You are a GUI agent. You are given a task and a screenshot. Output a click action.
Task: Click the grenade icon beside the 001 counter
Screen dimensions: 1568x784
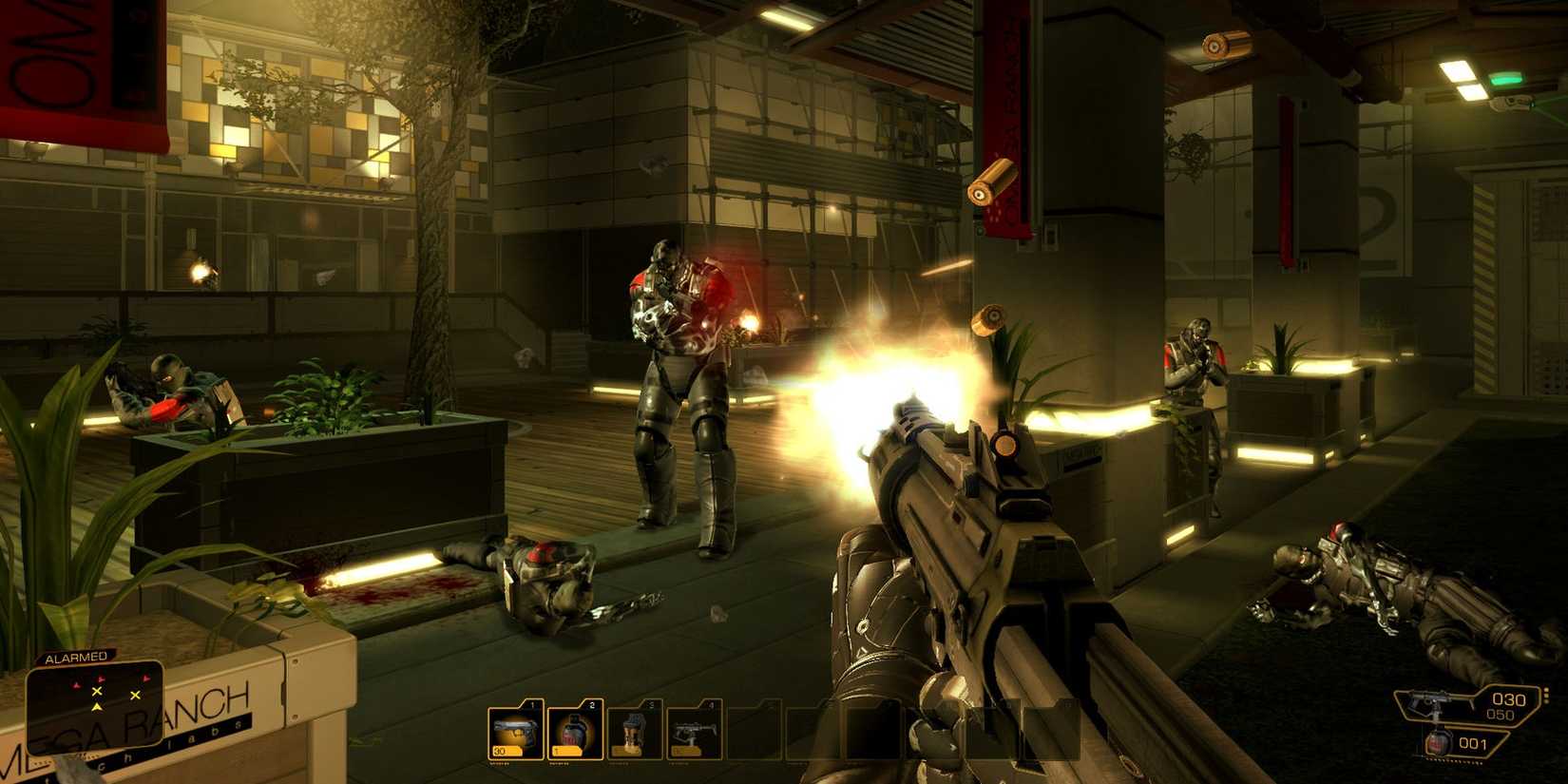(x=1439, y=742)
